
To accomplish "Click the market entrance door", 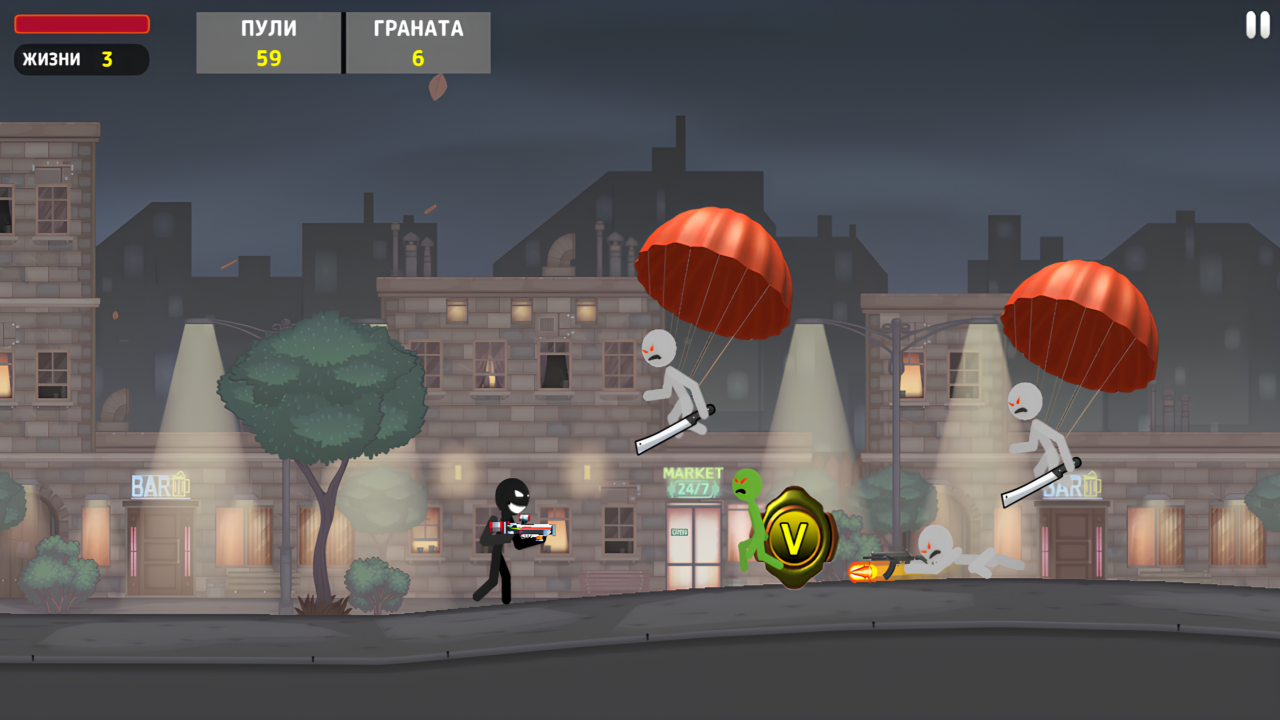I will pos(692,545).
